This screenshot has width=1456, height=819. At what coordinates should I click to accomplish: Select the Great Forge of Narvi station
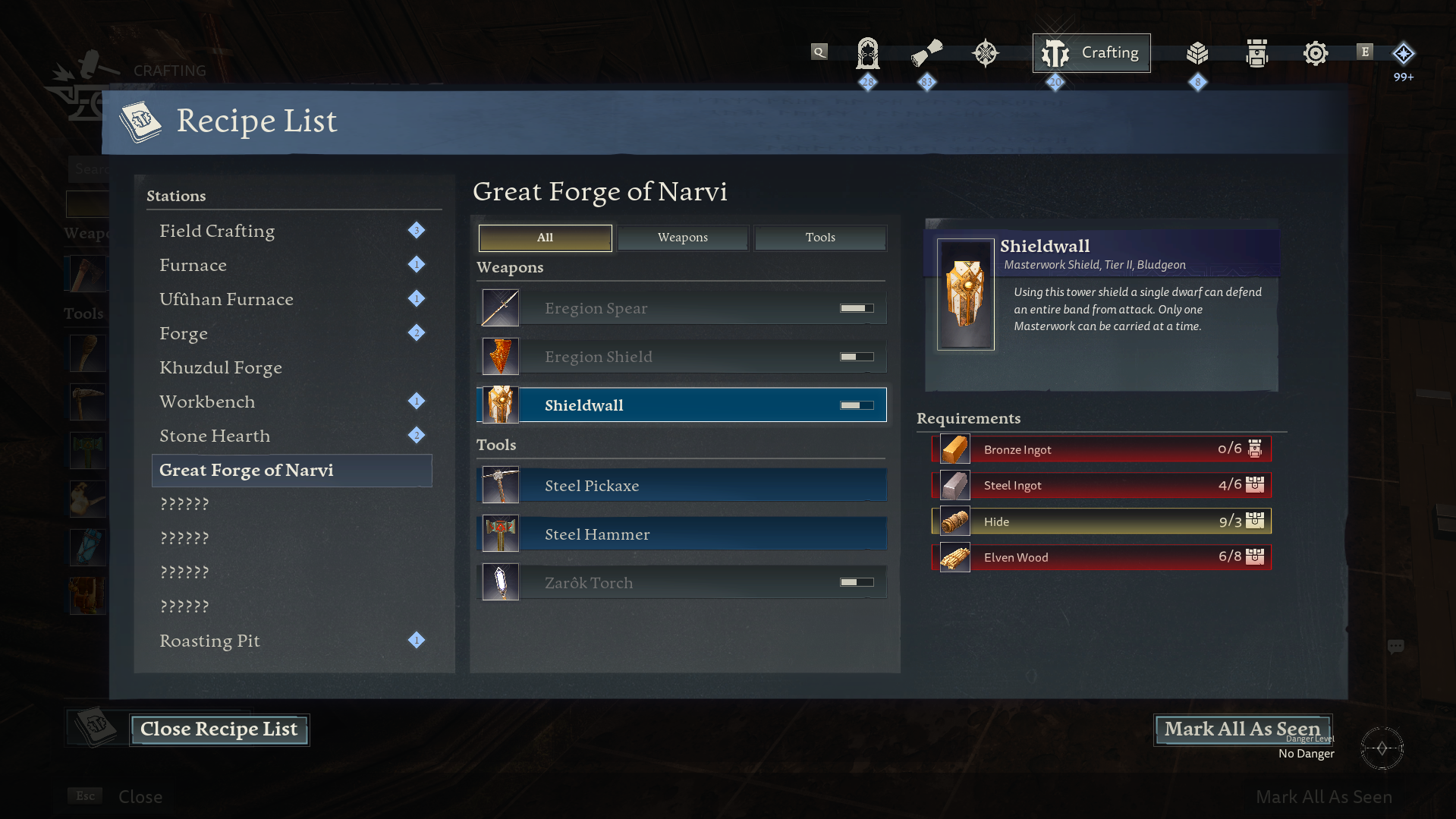click(x=246, y=470)
